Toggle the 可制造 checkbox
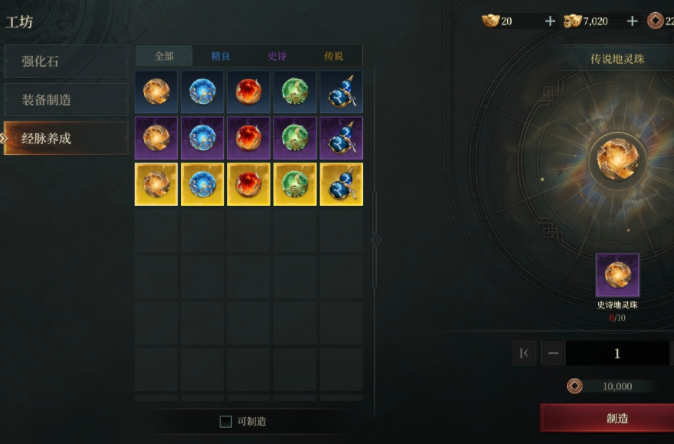674x444 pixels. click(x=226, y=422)
